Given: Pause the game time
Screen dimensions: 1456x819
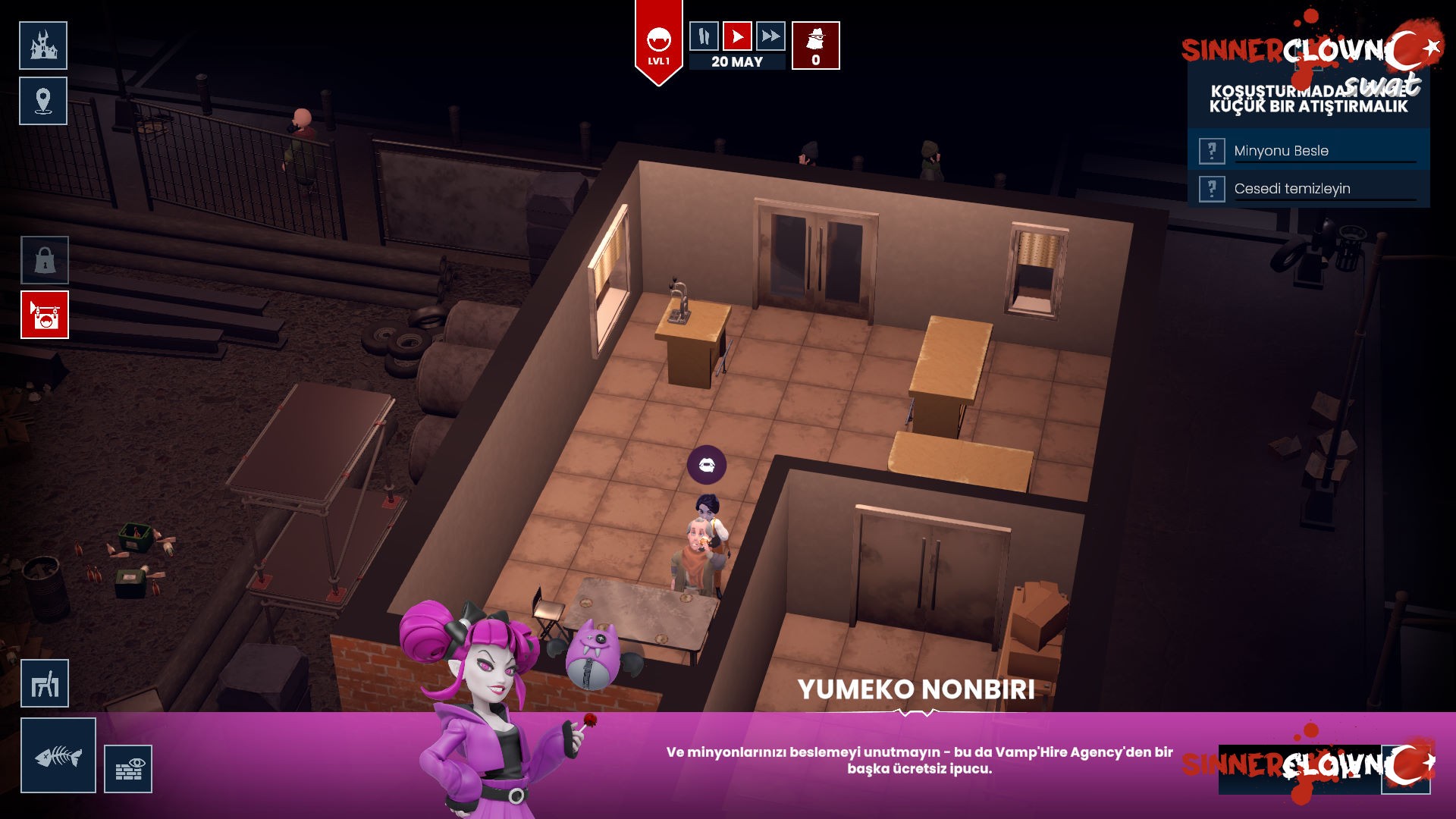Looking at the screenshot, I should click(x=704, y=36).
